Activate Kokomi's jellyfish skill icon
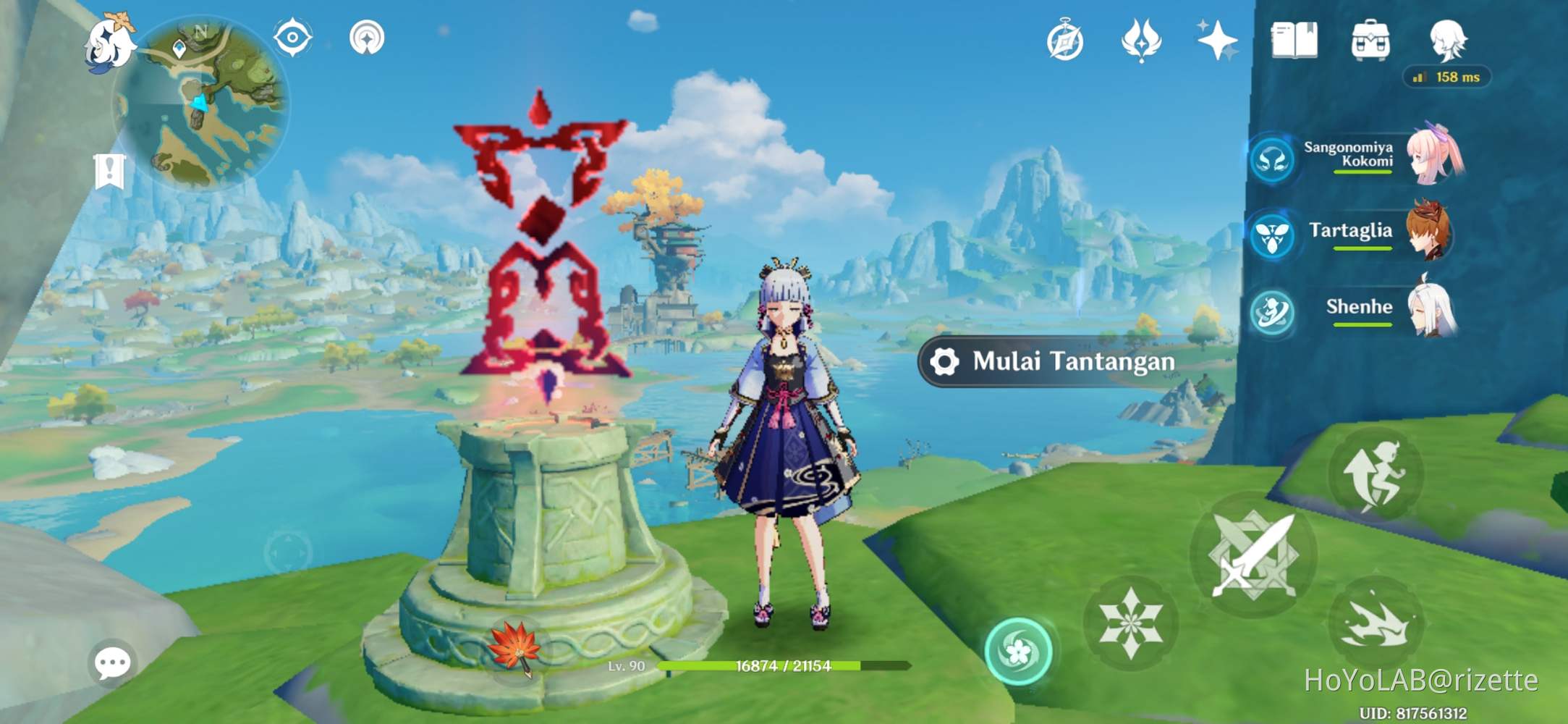Viewport: 1568px width, 724px height. coord(1273,160)
